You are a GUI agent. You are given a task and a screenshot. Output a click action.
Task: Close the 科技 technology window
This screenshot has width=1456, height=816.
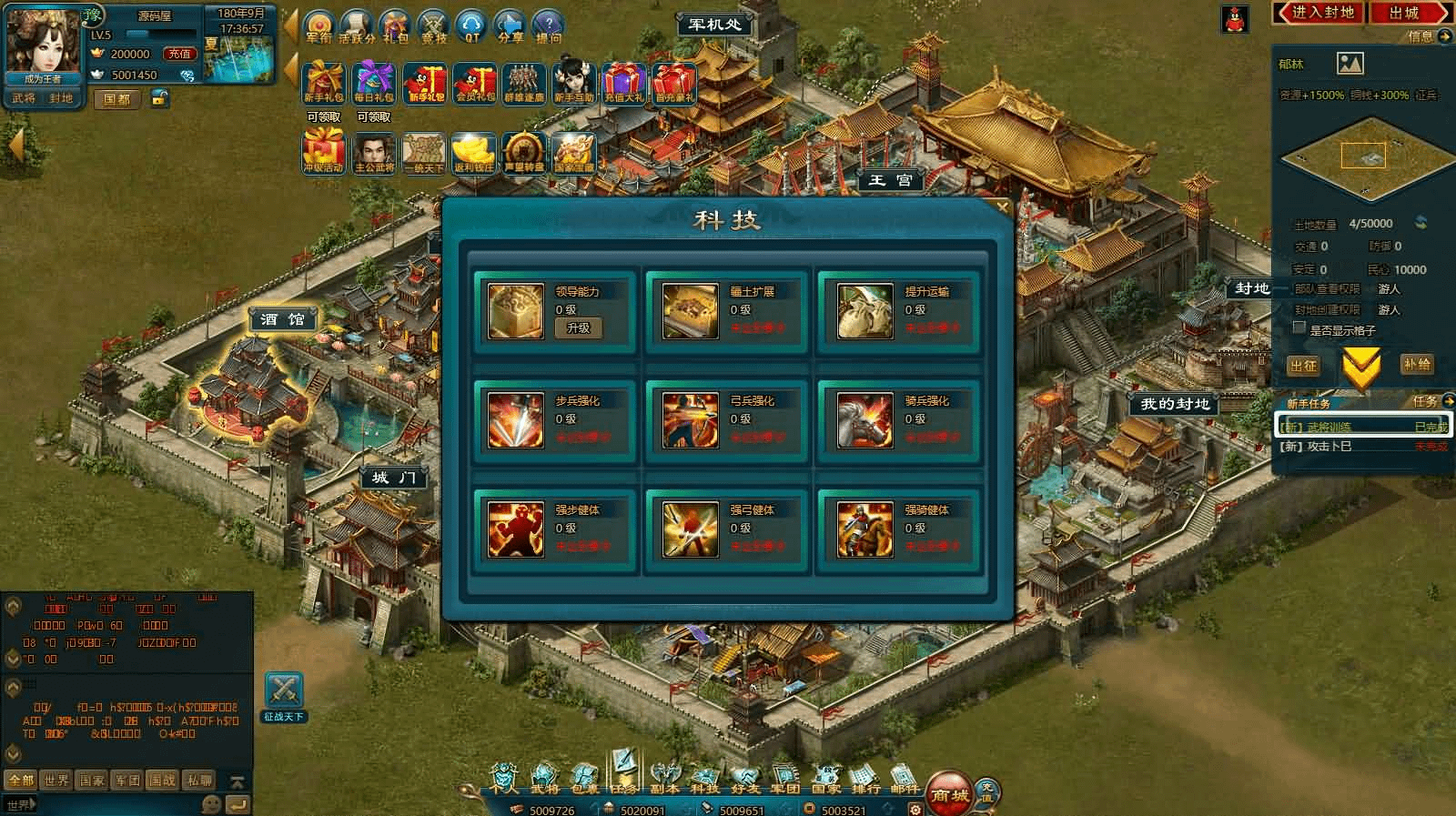point(1002,207)
